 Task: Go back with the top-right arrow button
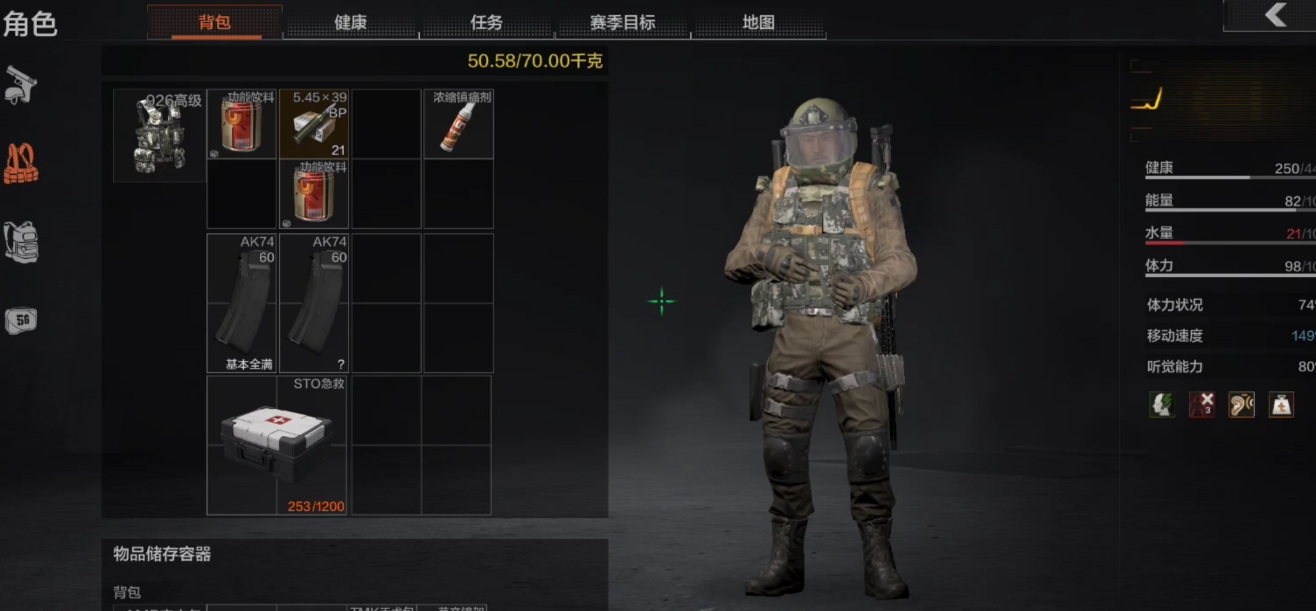tap(1274, 14)
